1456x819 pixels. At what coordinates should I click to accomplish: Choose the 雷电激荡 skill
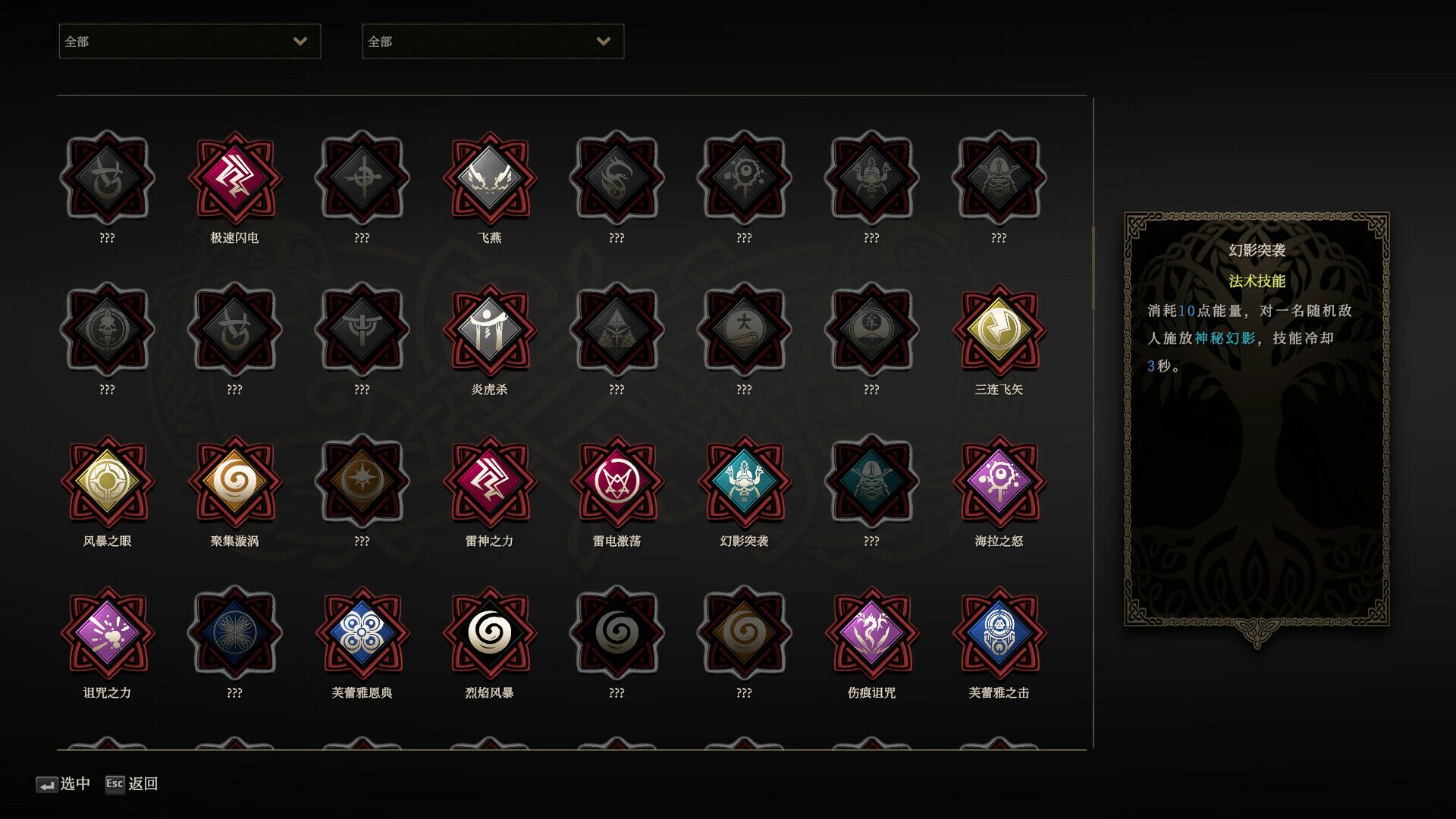[617, 482]
